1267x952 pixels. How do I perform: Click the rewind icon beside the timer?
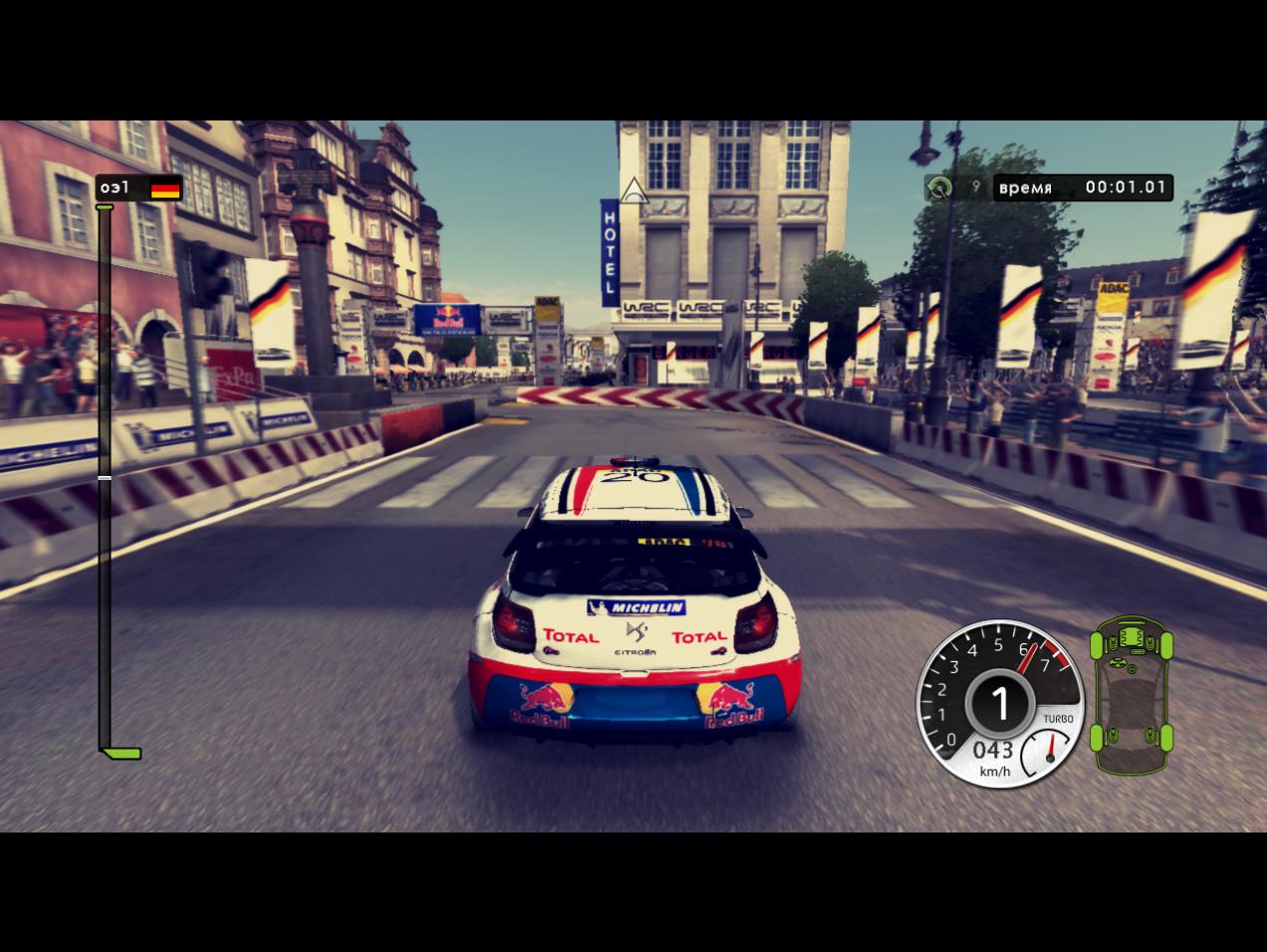(938, 187)
